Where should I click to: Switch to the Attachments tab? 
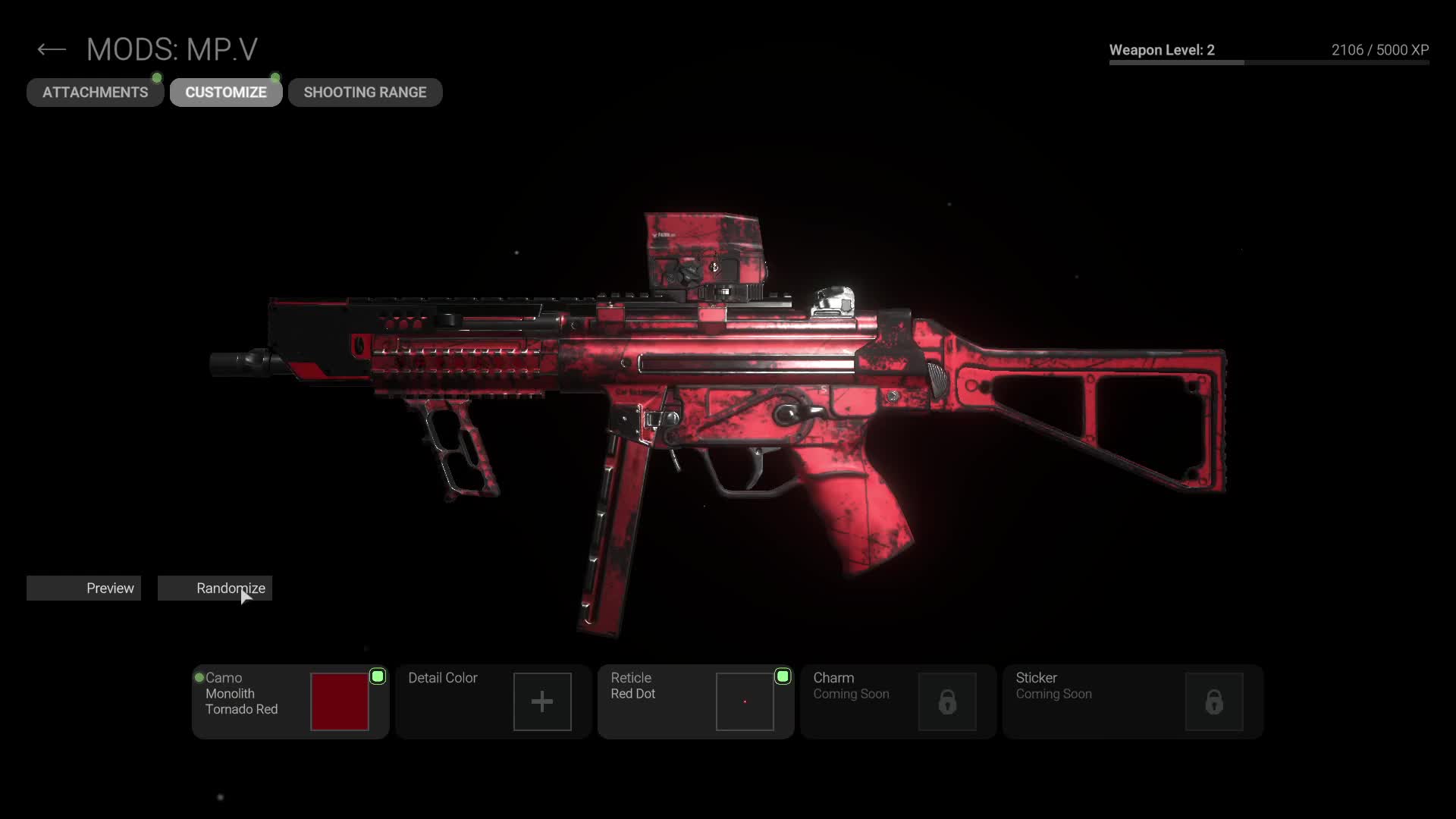[x=96, y=93]
